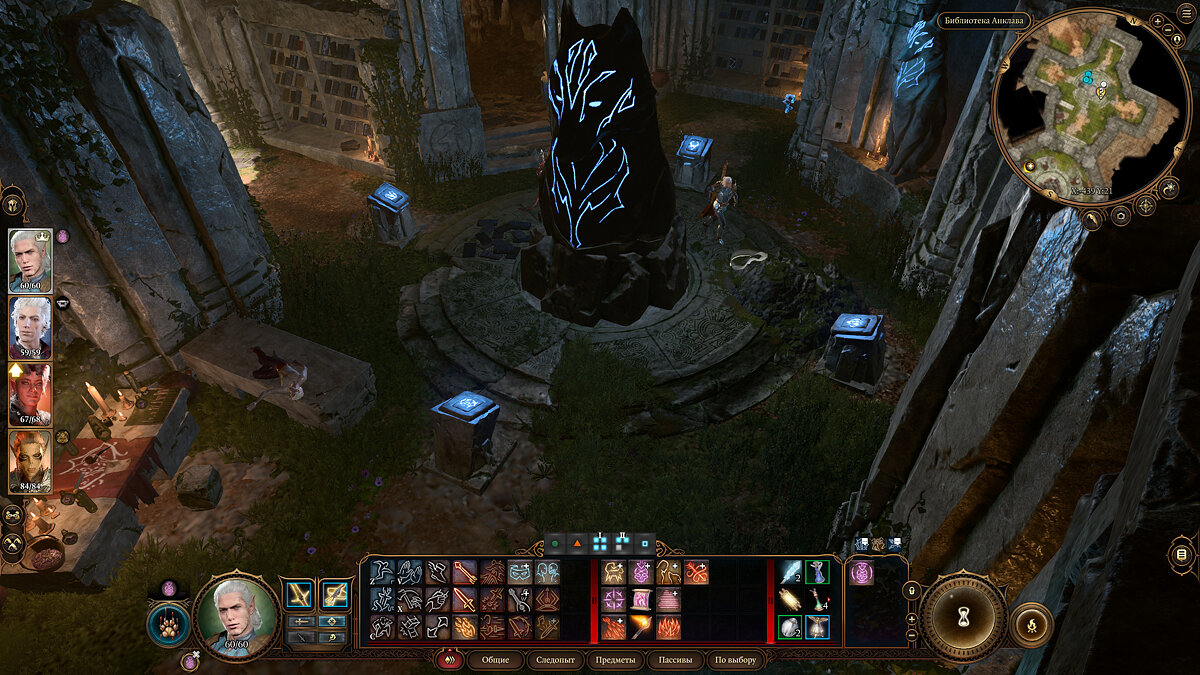This screenshot has width=1200, height=675.
Task: Use the burning torch item on hotbar
Action: 641,627
